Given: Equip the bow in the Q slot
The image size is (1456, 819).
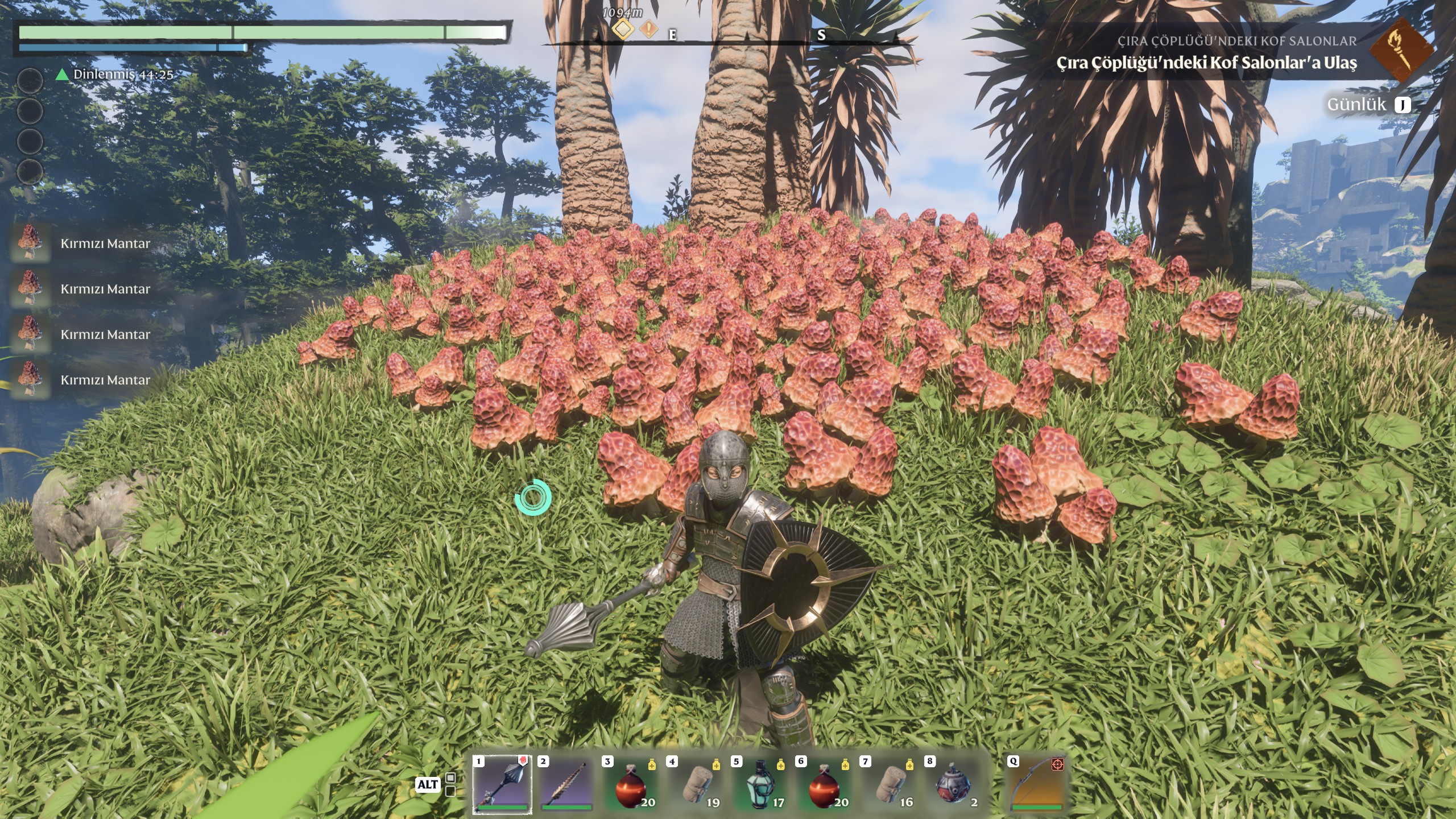Looking at the screenshot, I should 1036,784.
